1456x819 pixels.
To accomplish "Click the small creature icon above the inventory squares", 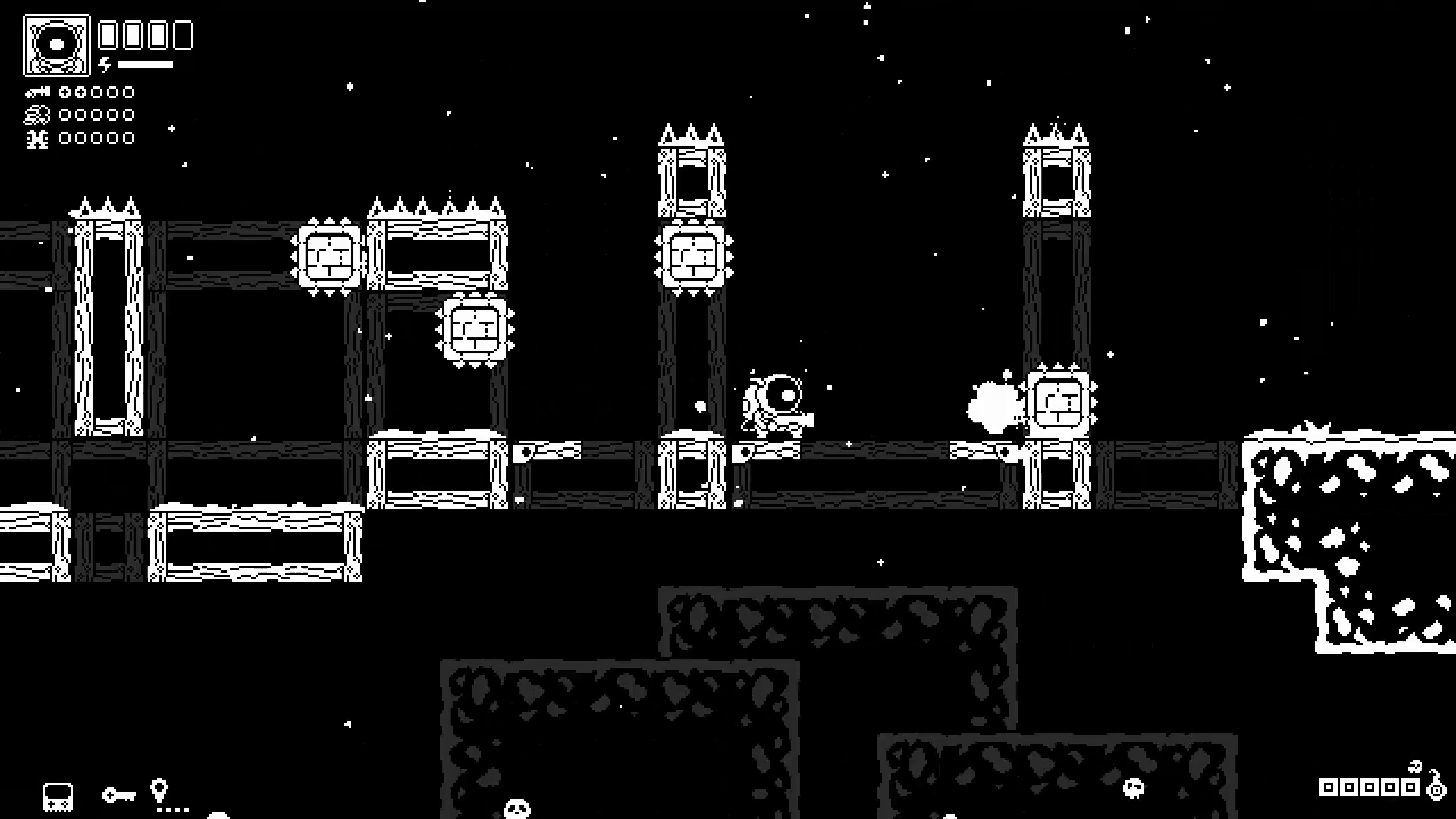I will [1415, 767].
